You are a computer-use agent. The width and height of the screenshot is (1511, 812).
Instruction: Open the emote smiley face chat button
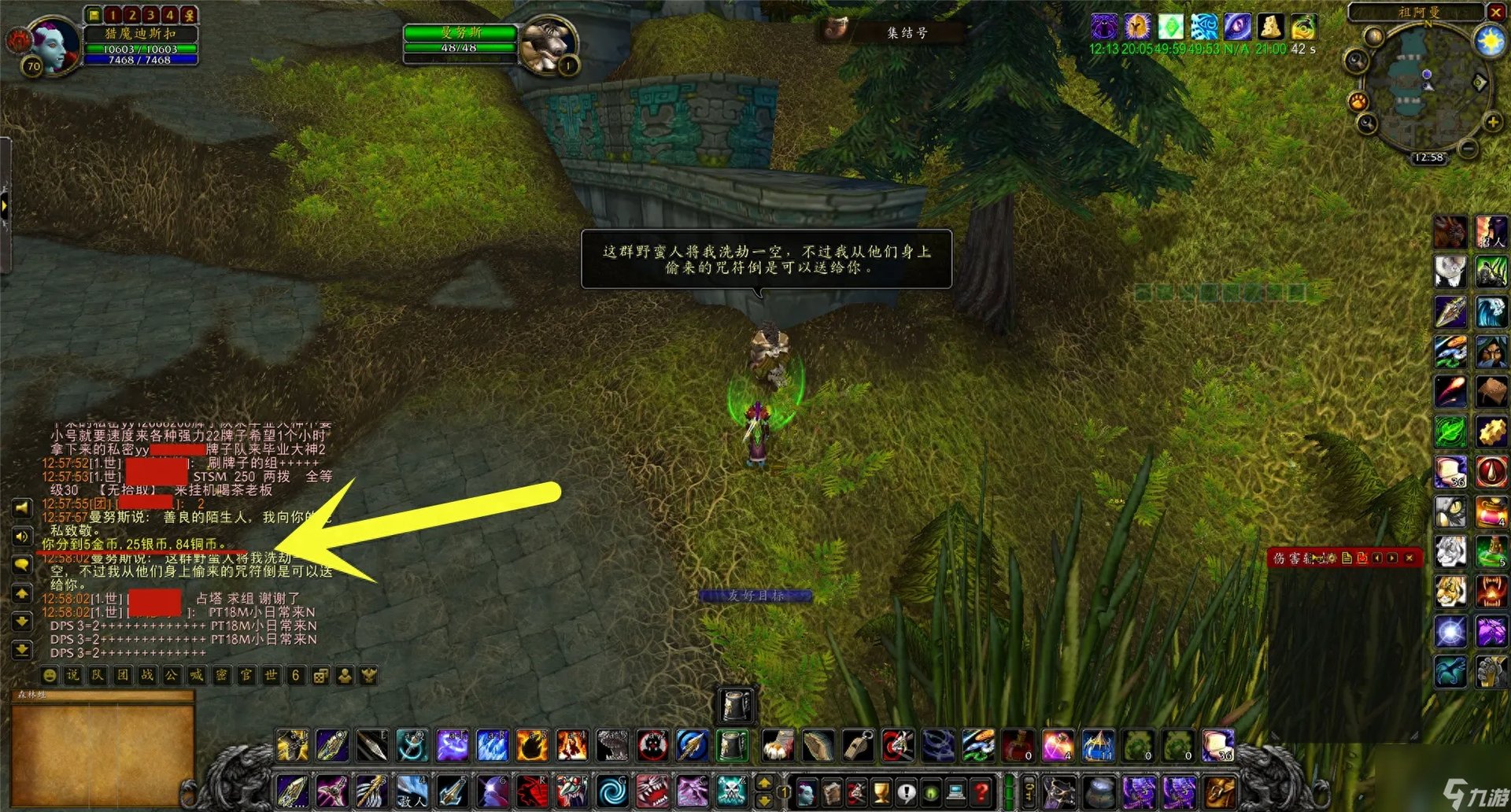pyautogui.click(x=50, y=675)
